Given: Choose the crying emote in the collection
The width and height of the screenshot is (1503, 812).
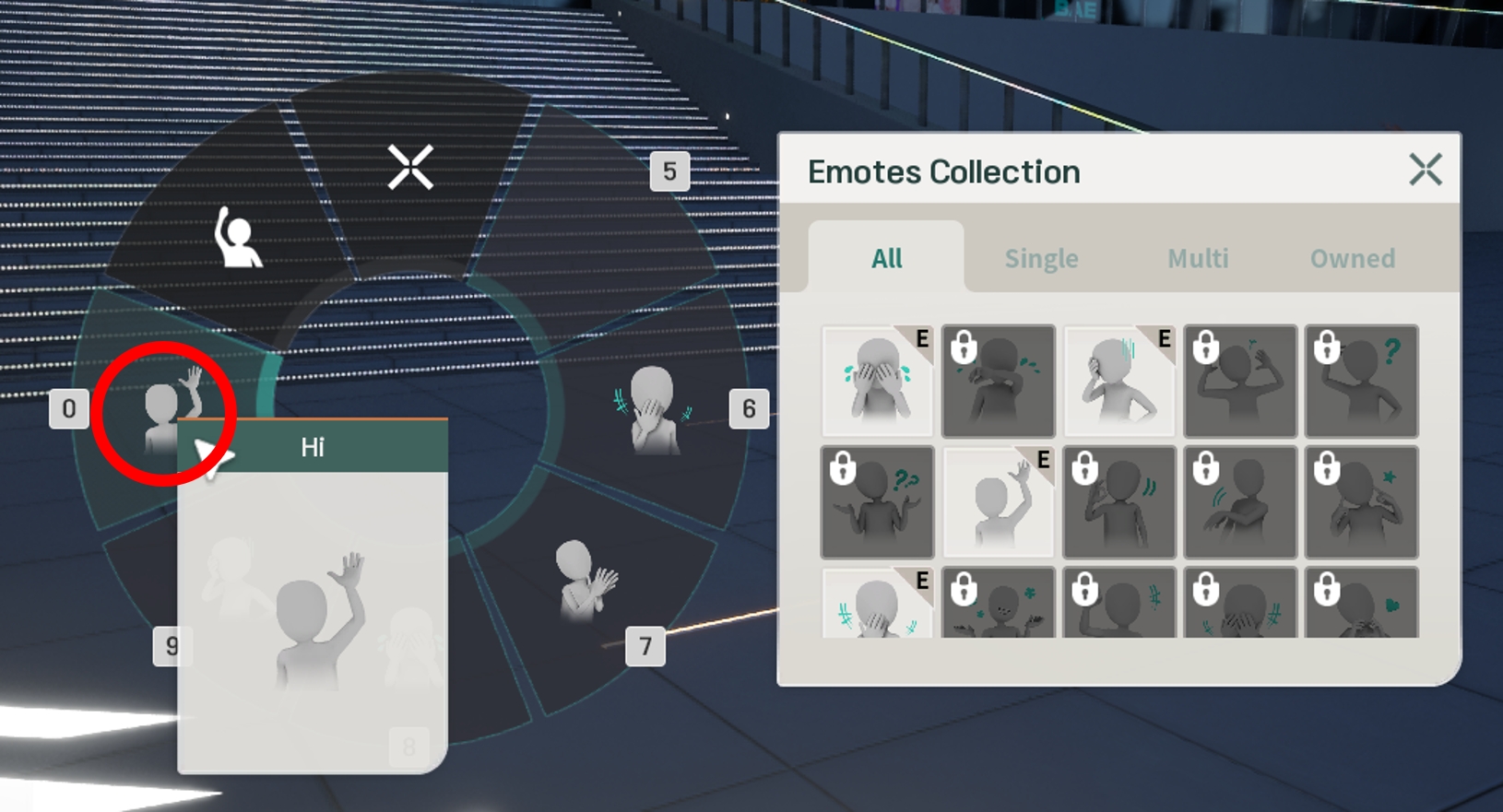Looking at the screenshot, I should pos(877,381).
